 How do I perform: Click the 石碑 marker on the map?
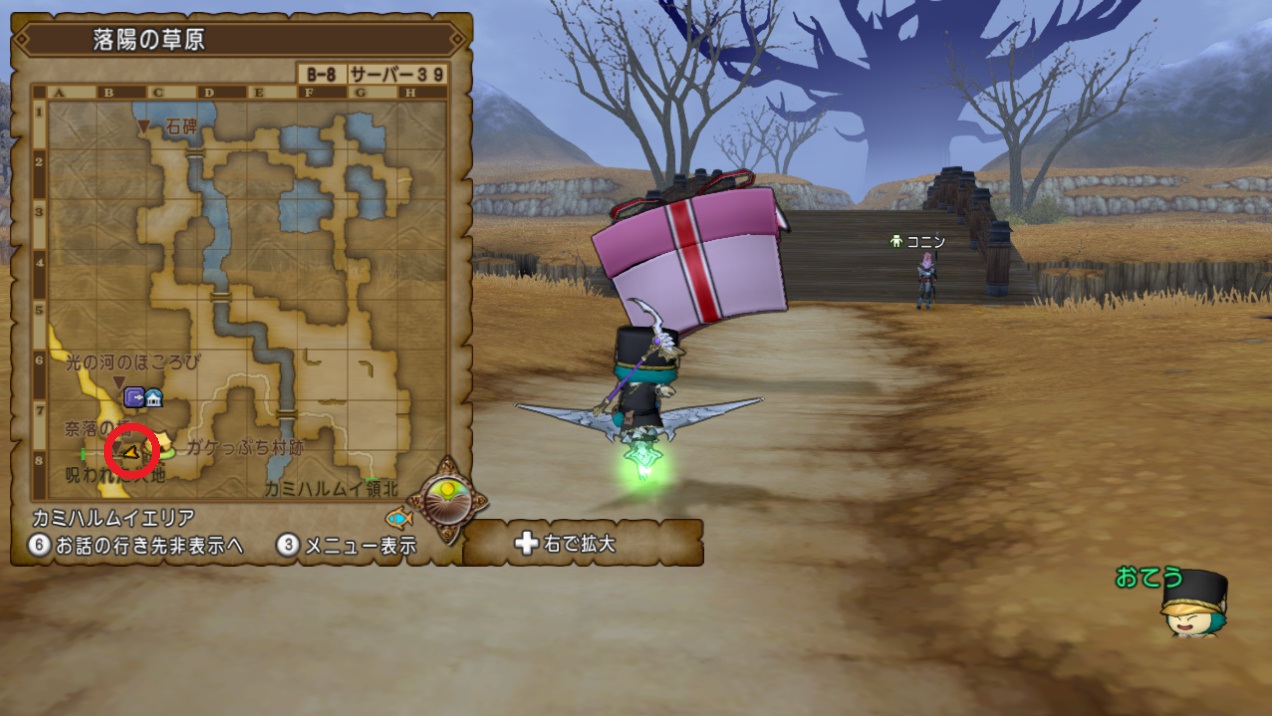pyautogui.click(x=144, y=127)
